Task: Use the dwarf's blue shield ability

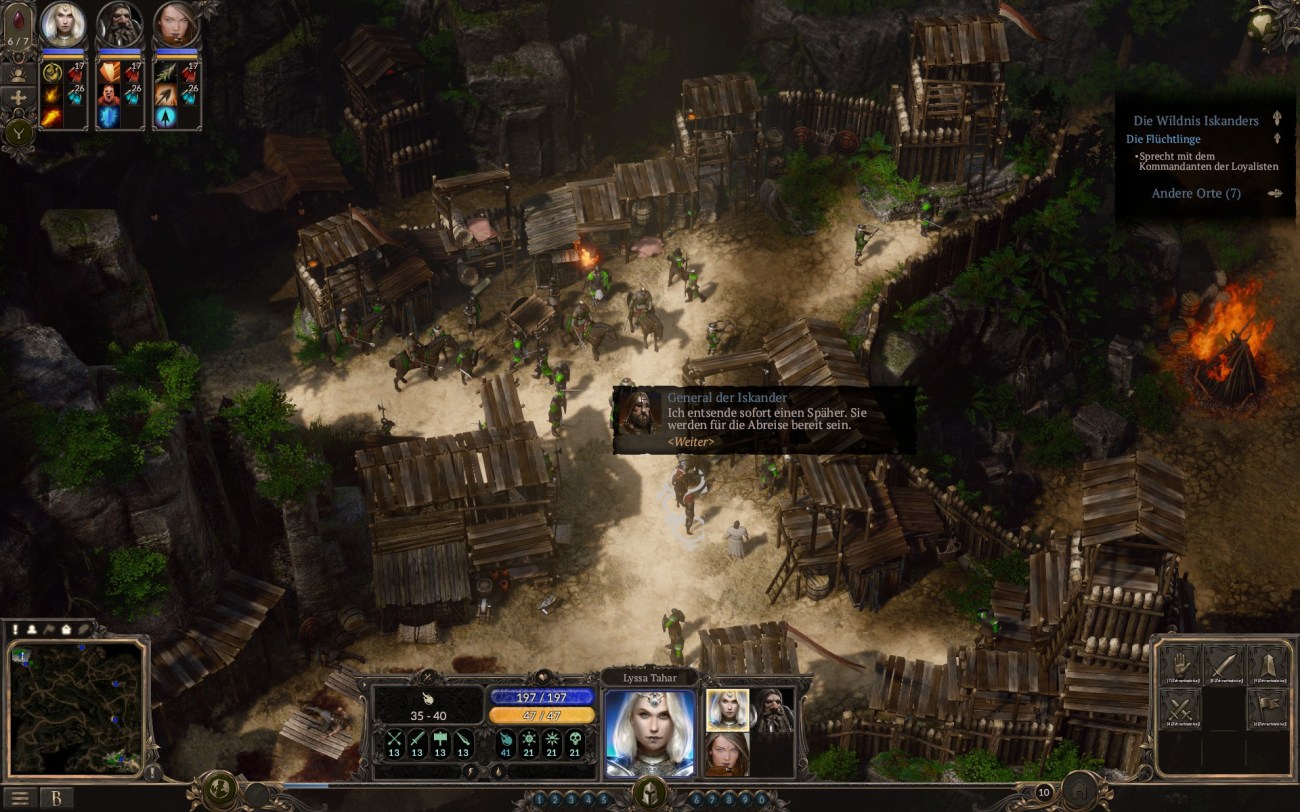Action: 108,117
